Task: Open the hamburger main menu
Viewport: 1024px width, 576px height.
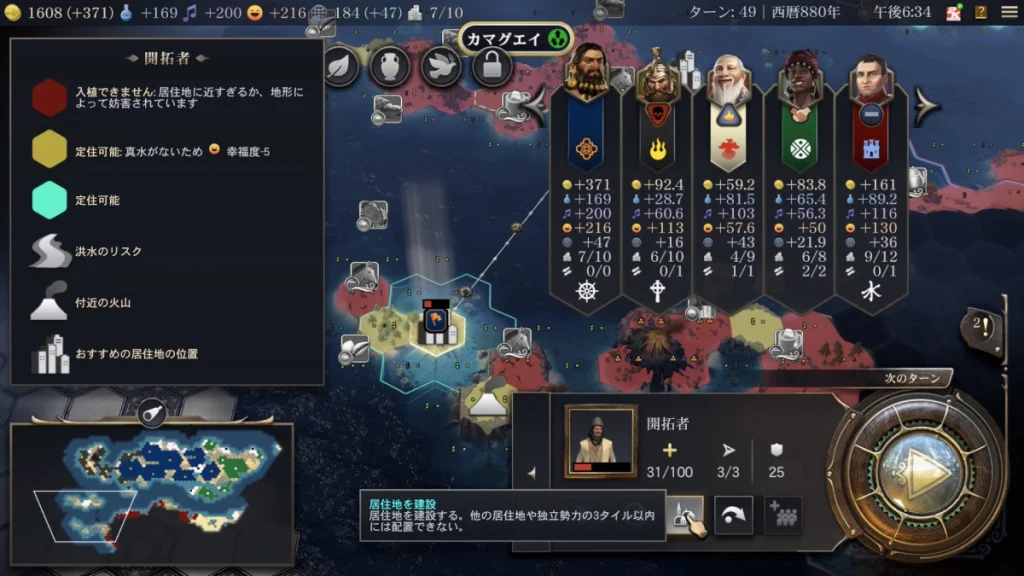Action: [x=1008, y=12]
